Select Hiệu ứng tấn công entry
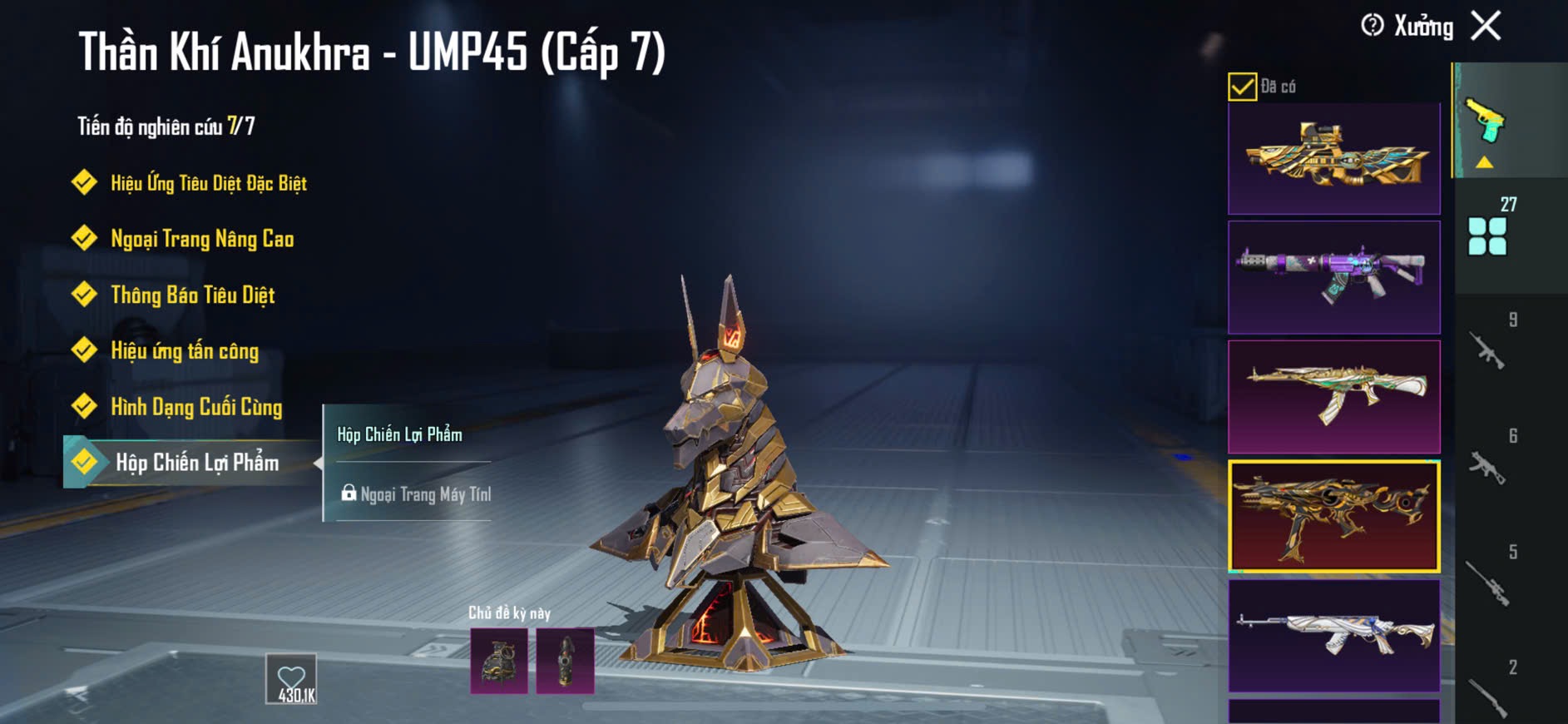Viewport: 1568px width, 724px height. point(185,350)
